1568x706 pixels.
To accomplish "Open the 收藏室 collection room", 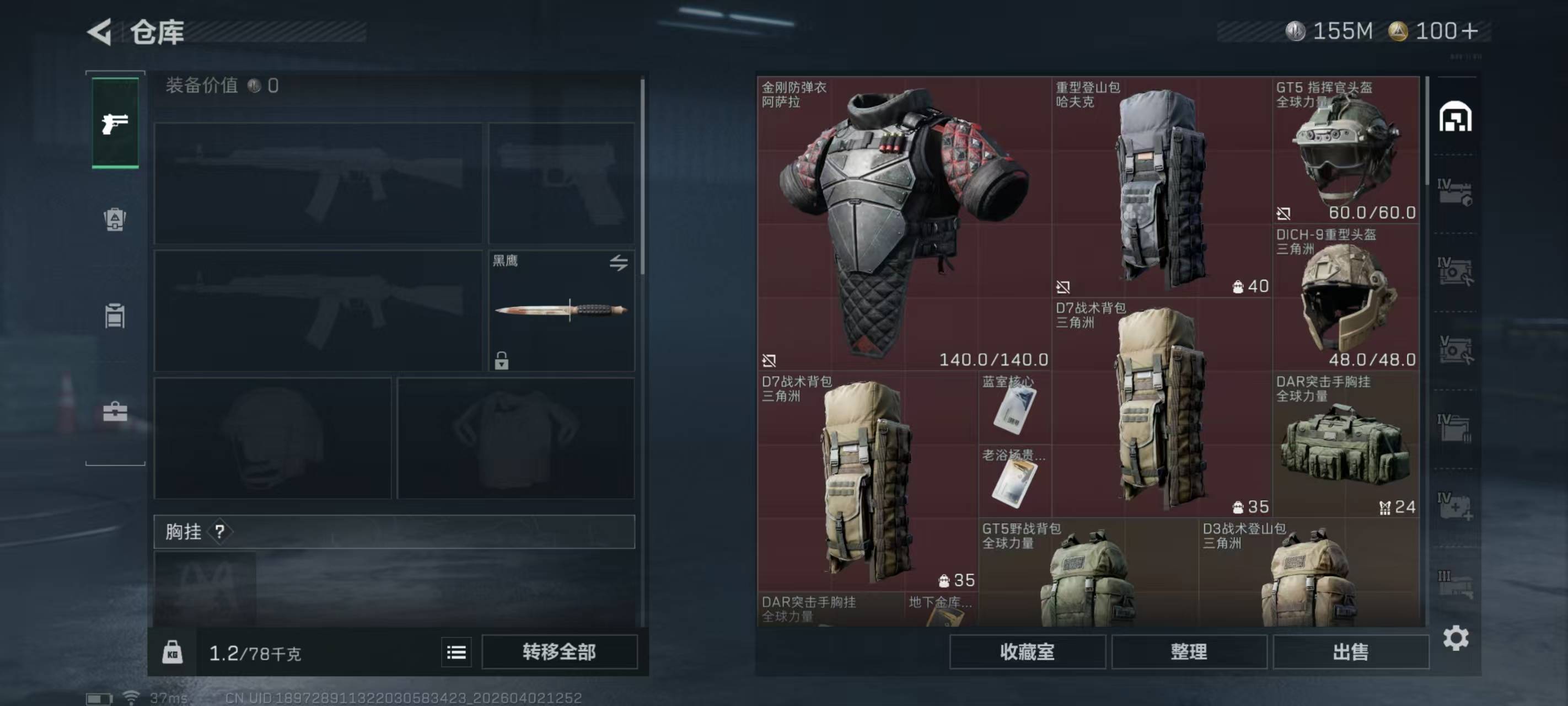I will [x=1027, y=652].
